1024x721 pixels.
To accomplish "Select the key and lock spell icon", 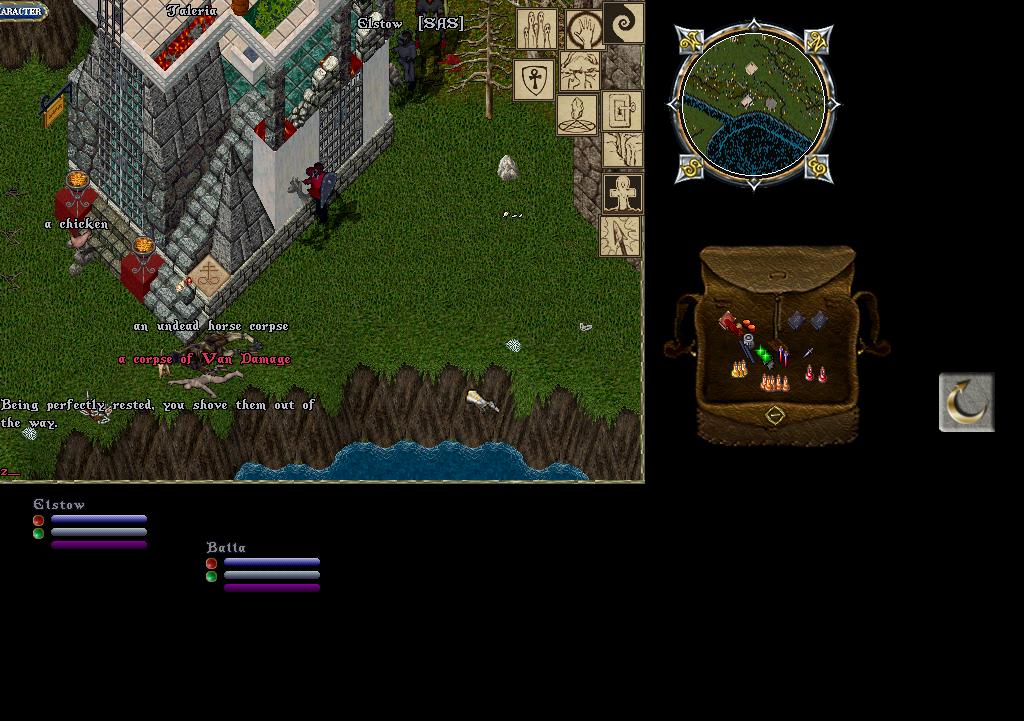I will (622, 112).
